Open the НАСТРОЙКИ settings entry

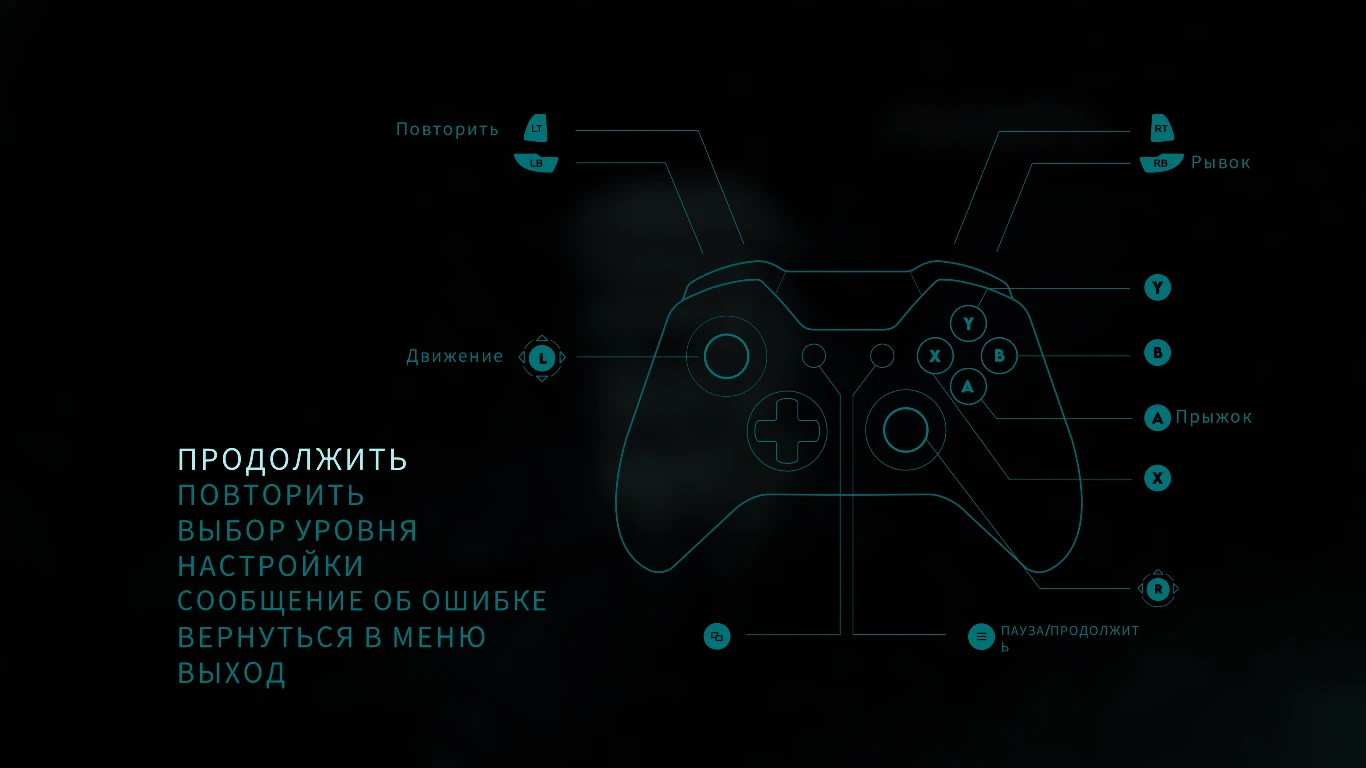(x=269, y=565)
